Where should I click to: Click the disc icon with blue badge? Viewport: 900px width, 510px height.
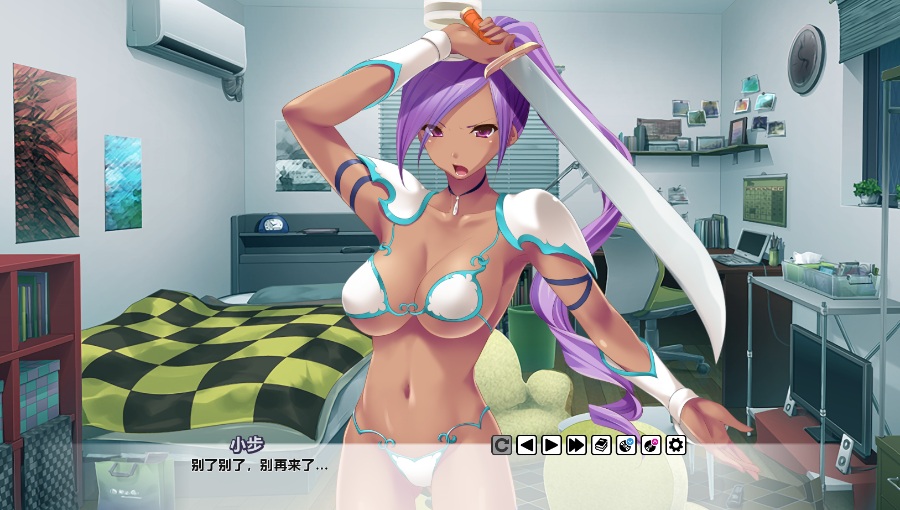point(626,445)
